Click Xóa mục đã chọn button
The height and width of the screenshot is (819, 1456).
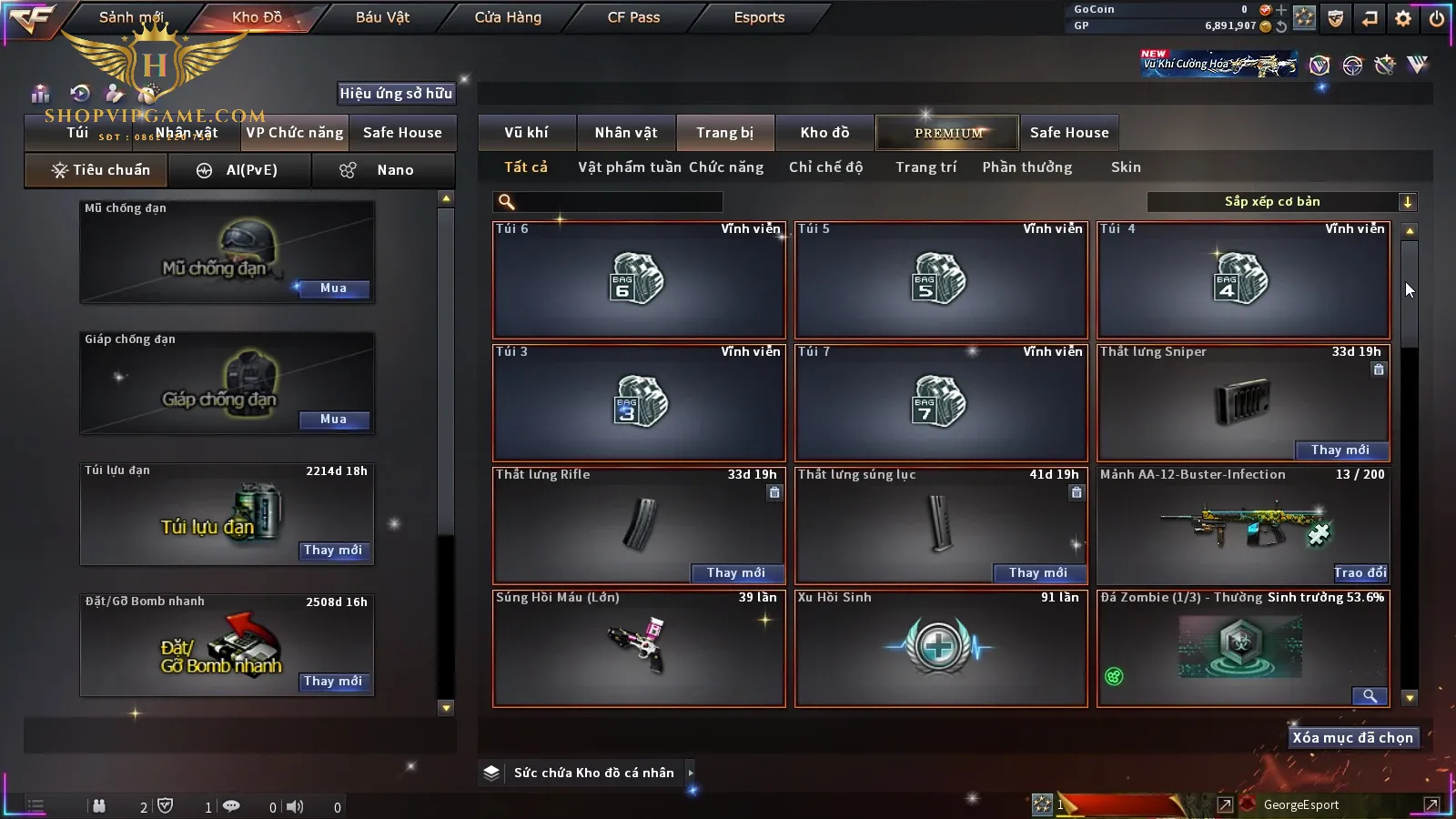click(x=1352, y=738)
